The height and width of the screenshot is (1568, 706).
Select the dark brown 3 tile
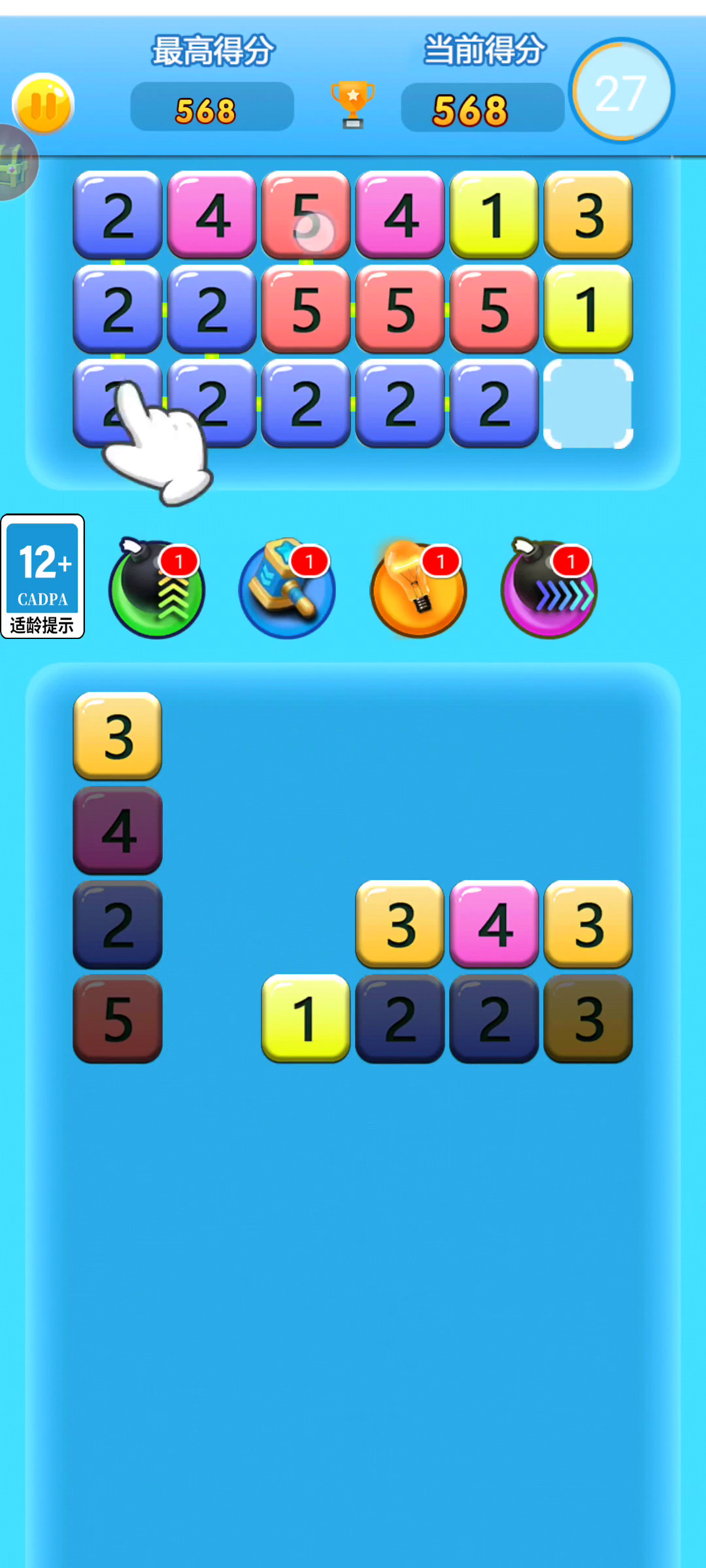[588, 1018]
